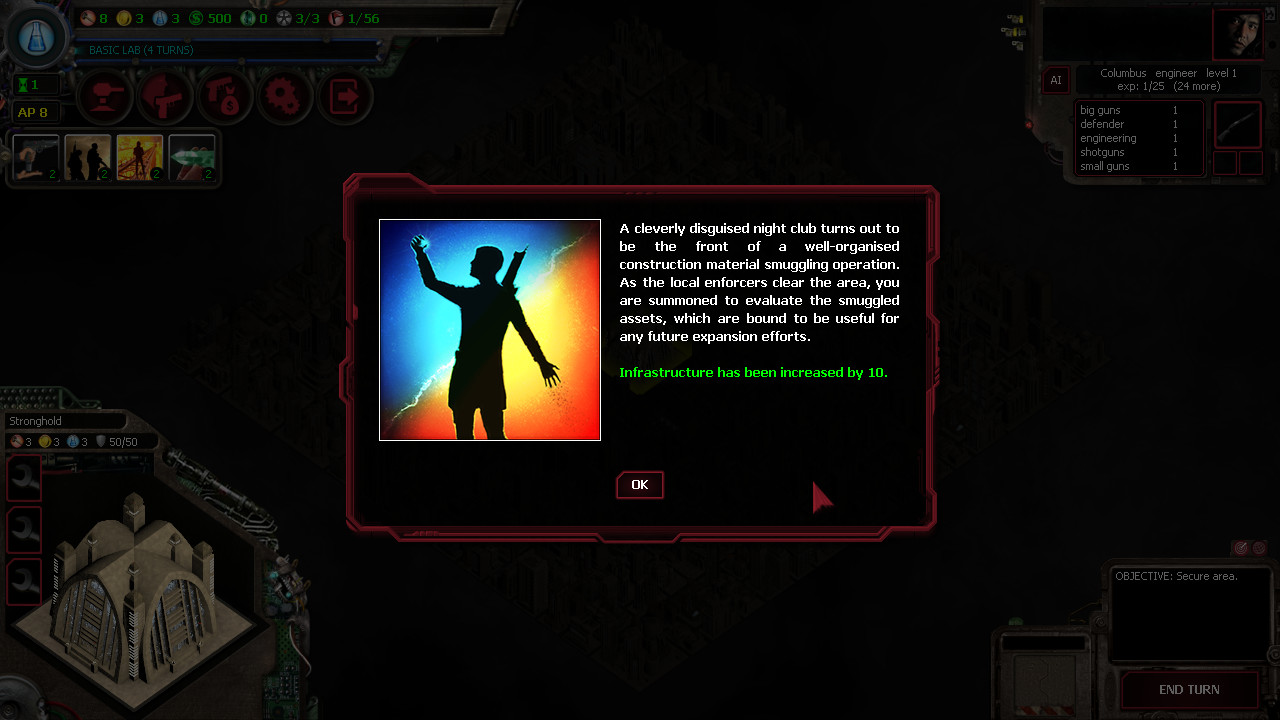Click the research flask icon top-left
Image resolution: width=1280 pixels, height=720 pixels.
click(x=36, y=36)
